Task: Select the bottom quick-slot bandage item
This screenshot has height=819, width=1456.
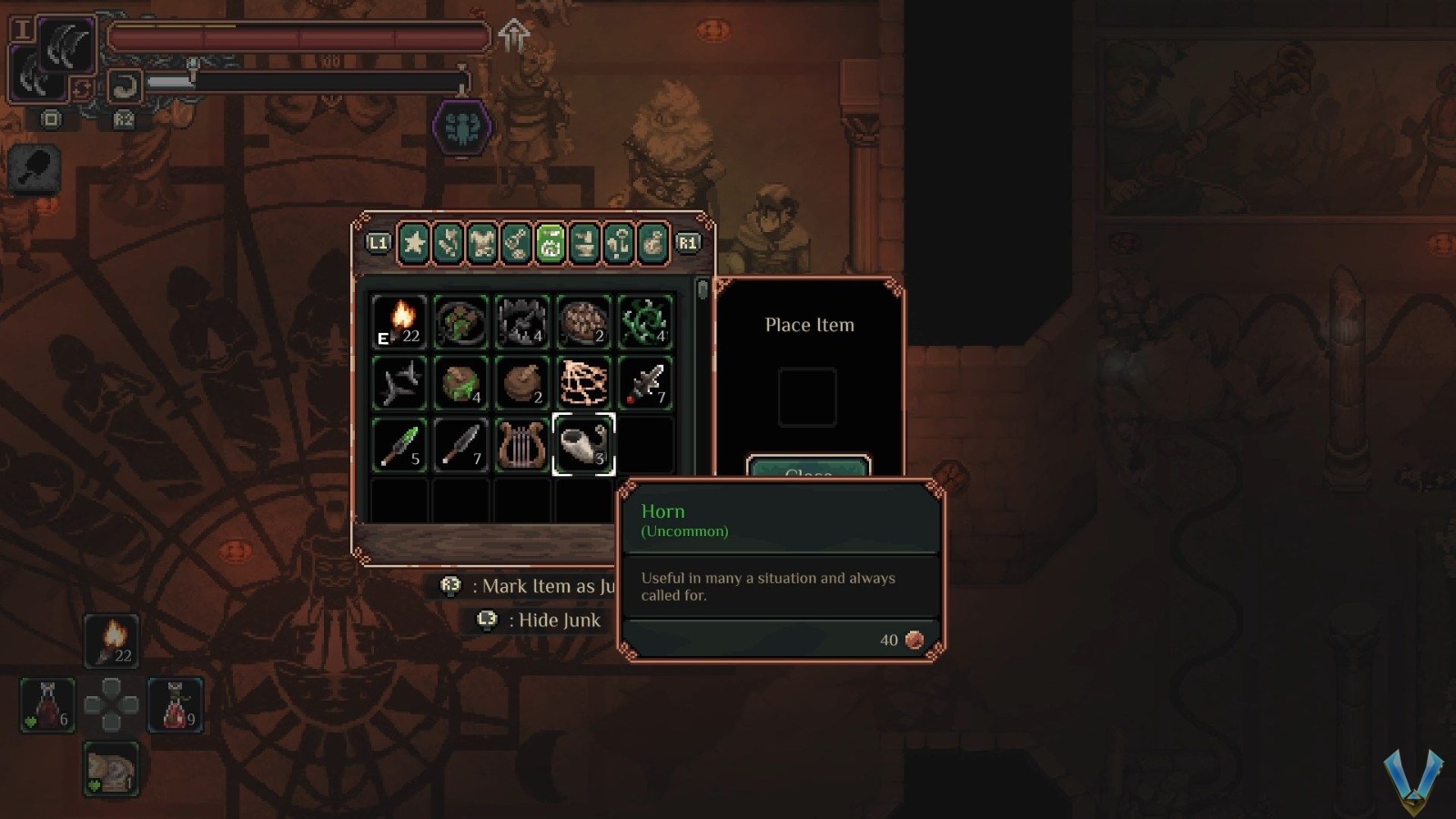Action: (x=111, y=769)
